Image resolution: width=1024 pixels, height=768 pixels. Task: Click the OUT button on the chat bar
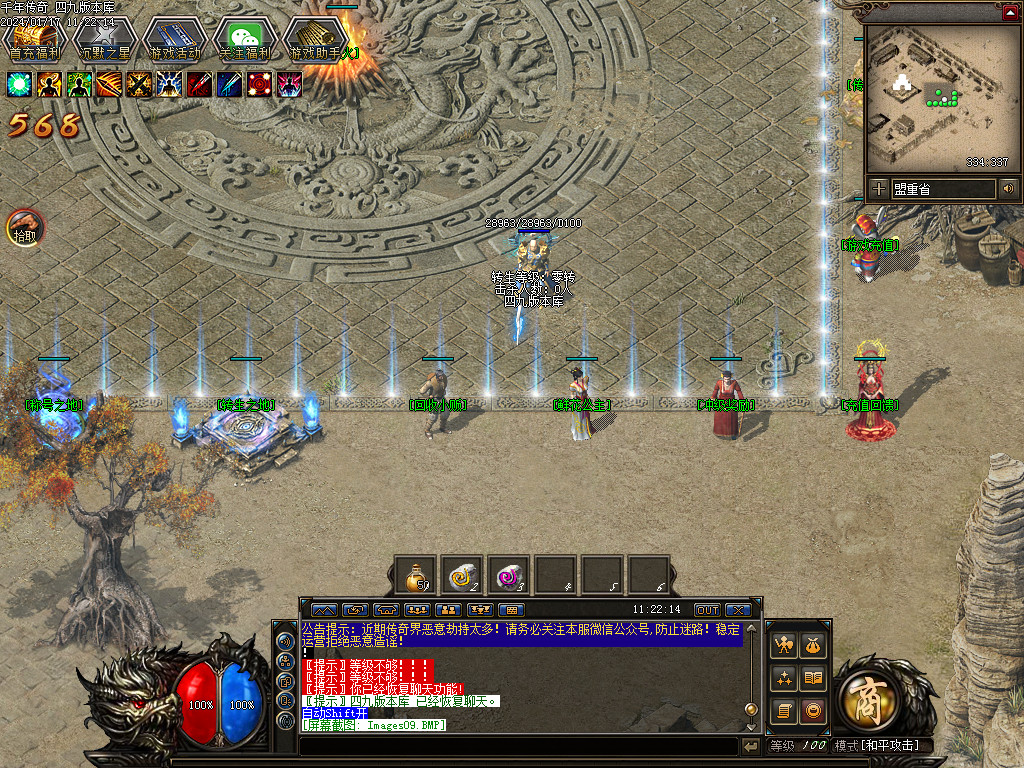click(x=707, y=610)
